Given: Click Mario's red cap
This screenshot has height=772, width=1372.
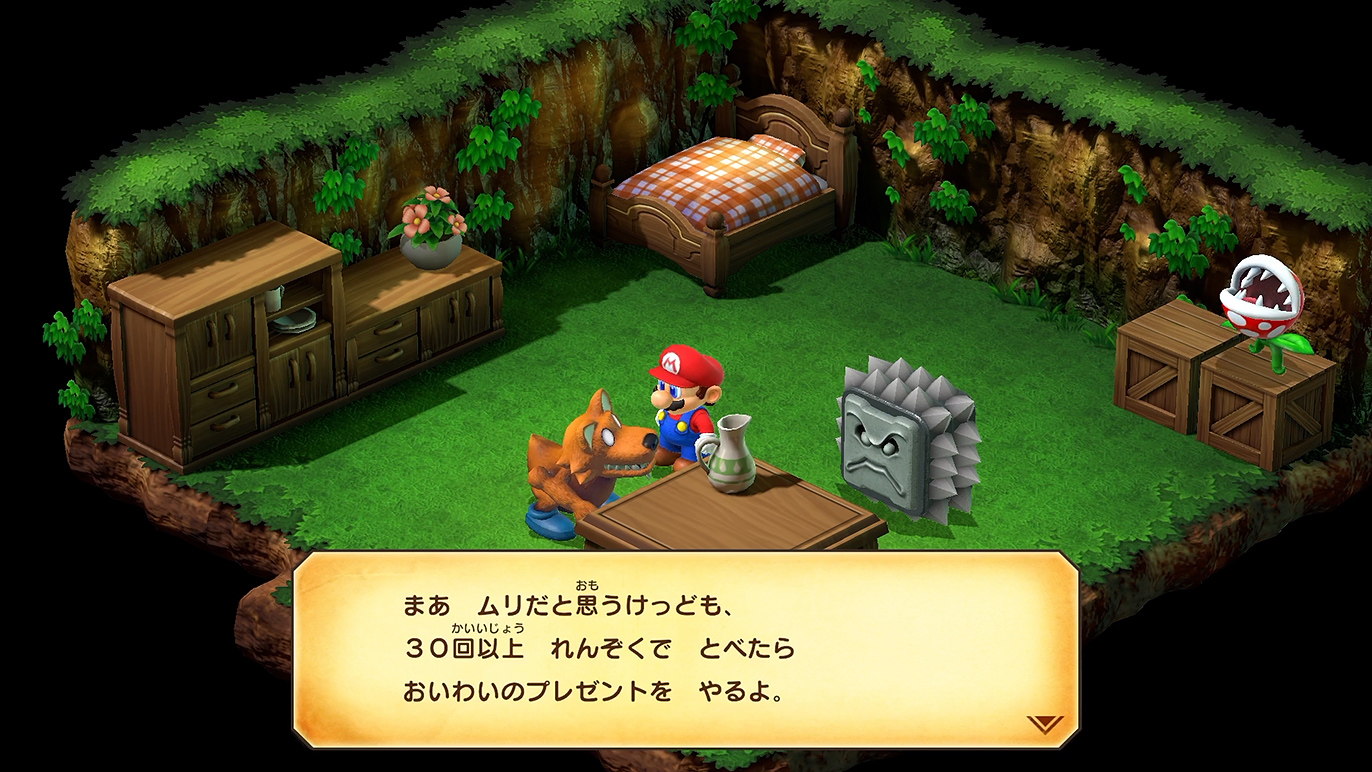Looking at the screenshot, I should click(x=686, y=361).
